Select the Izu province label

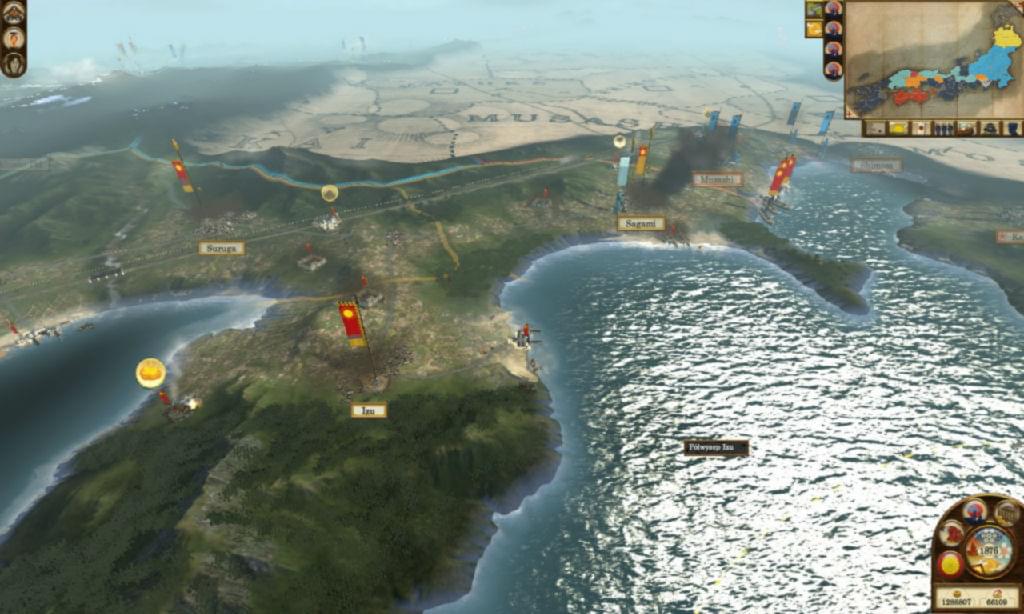coord(368,410)
